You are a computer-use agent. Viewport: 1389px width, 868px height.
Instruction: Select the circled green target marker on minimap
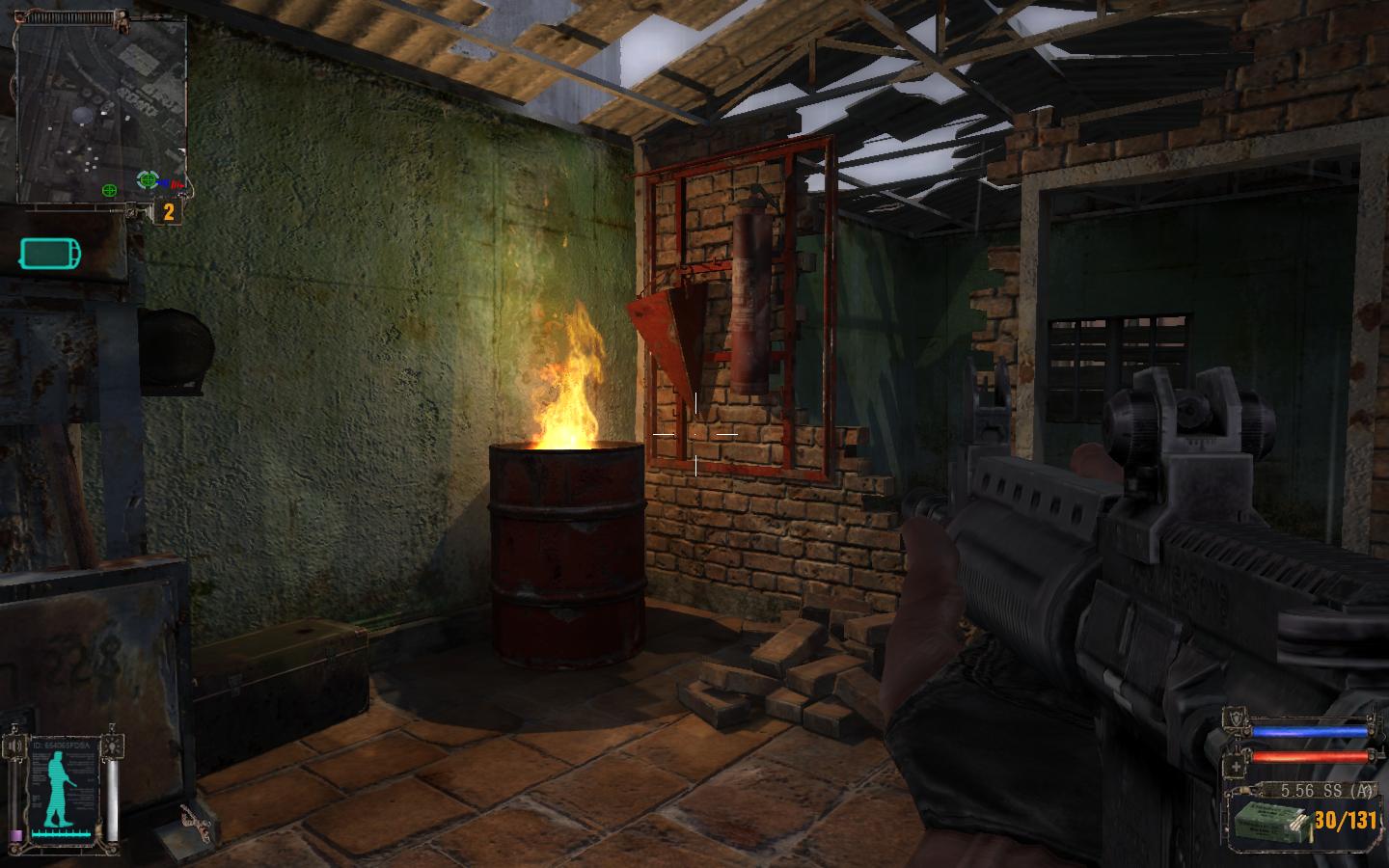pyautogui.click(x=147, y=179)
